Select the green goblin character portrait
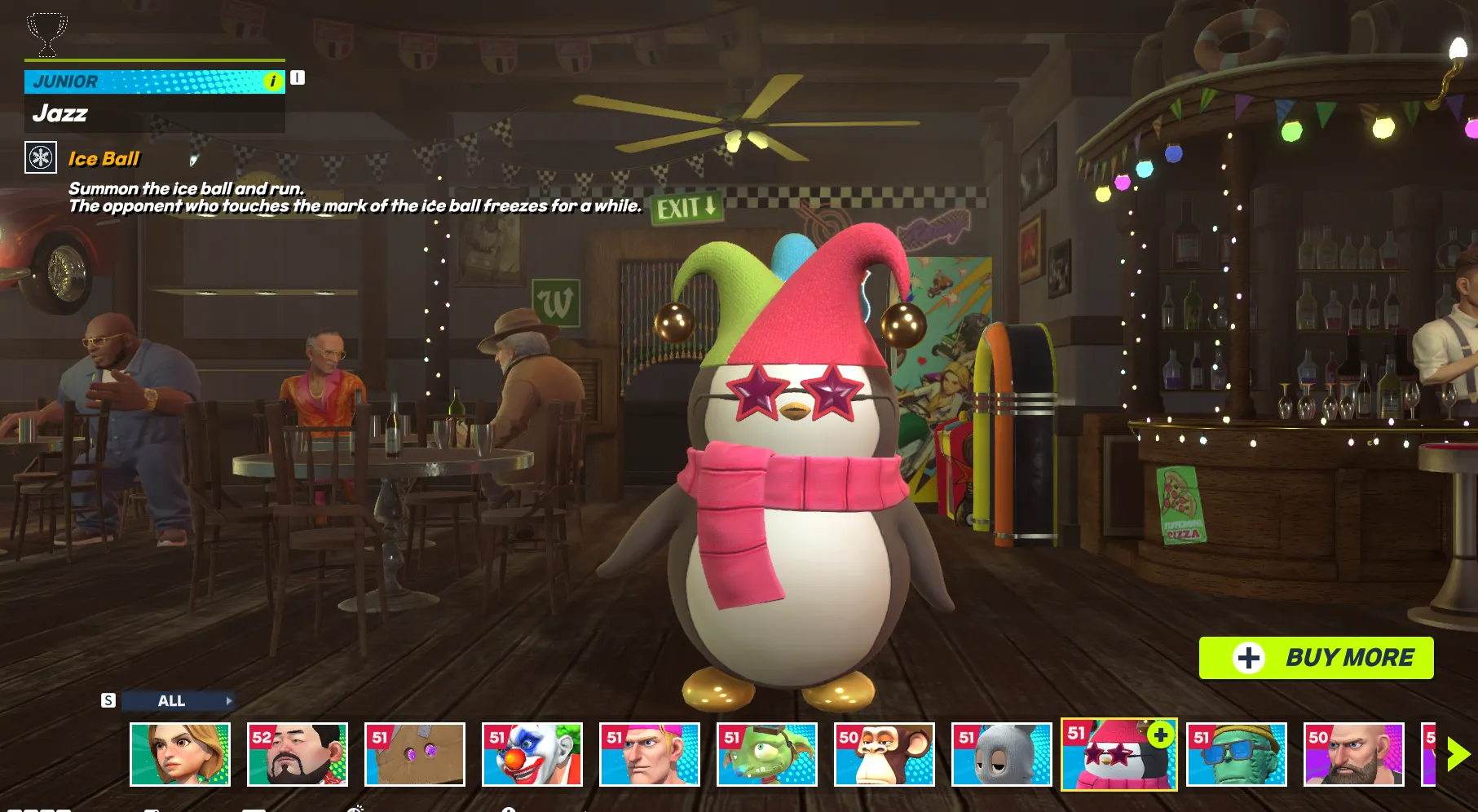The width and height of the screenshot is (1478, 812). tap(767, 754)
